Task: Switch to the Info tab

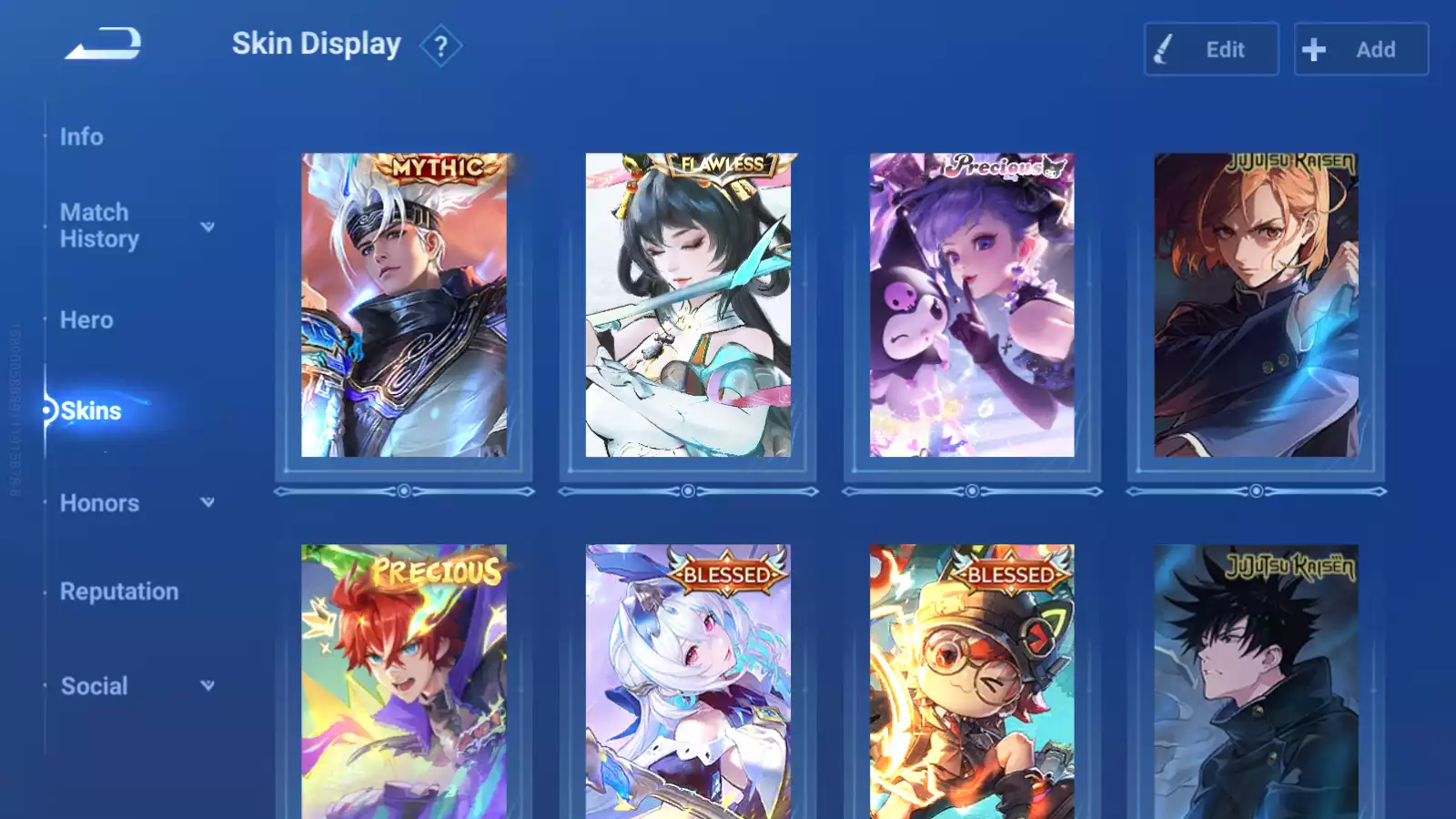Action: 82,136
